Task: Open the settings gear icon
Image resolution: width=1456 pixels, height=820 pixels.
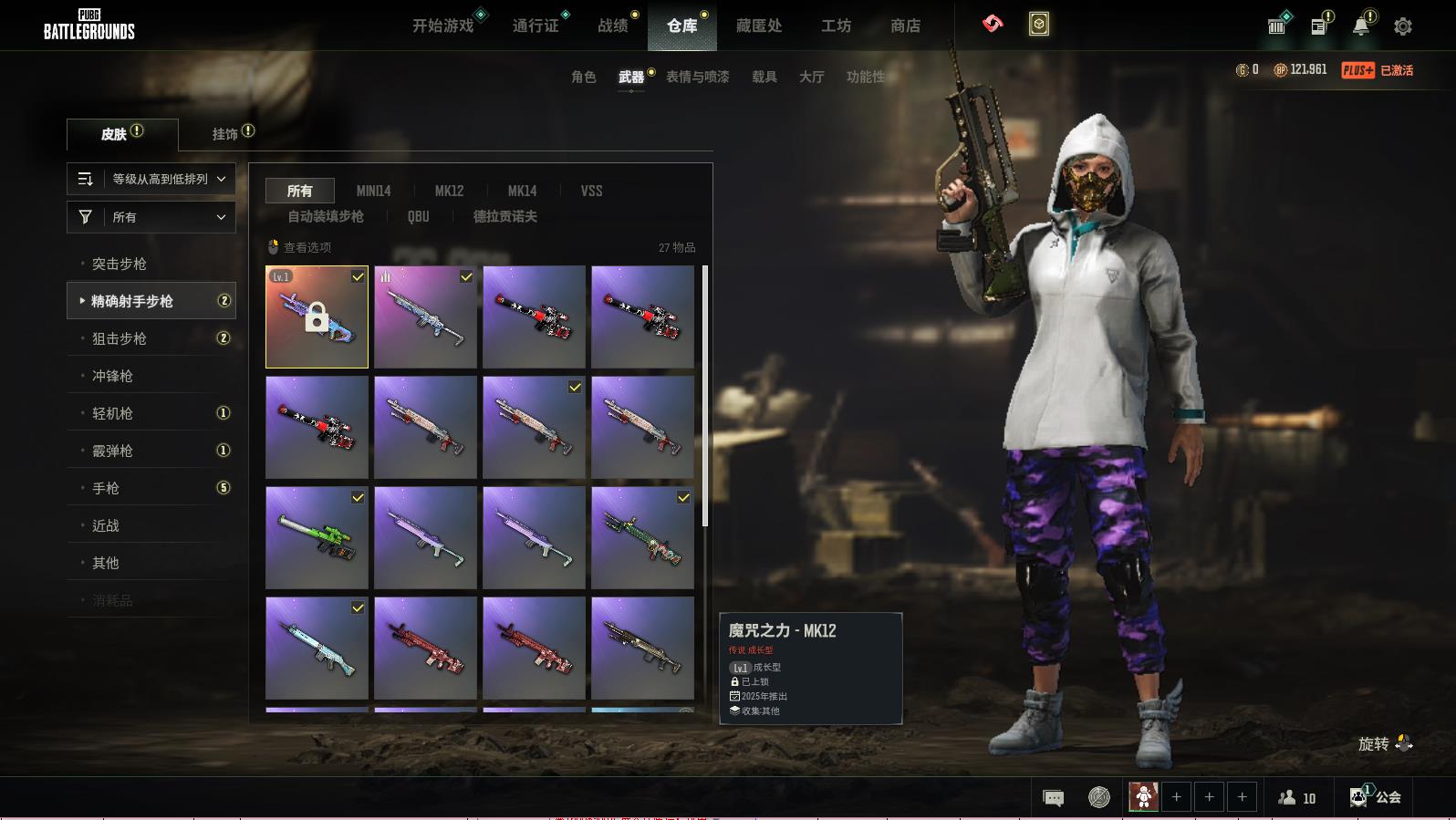Action: pyautogui.click(x=1403, y=26)
